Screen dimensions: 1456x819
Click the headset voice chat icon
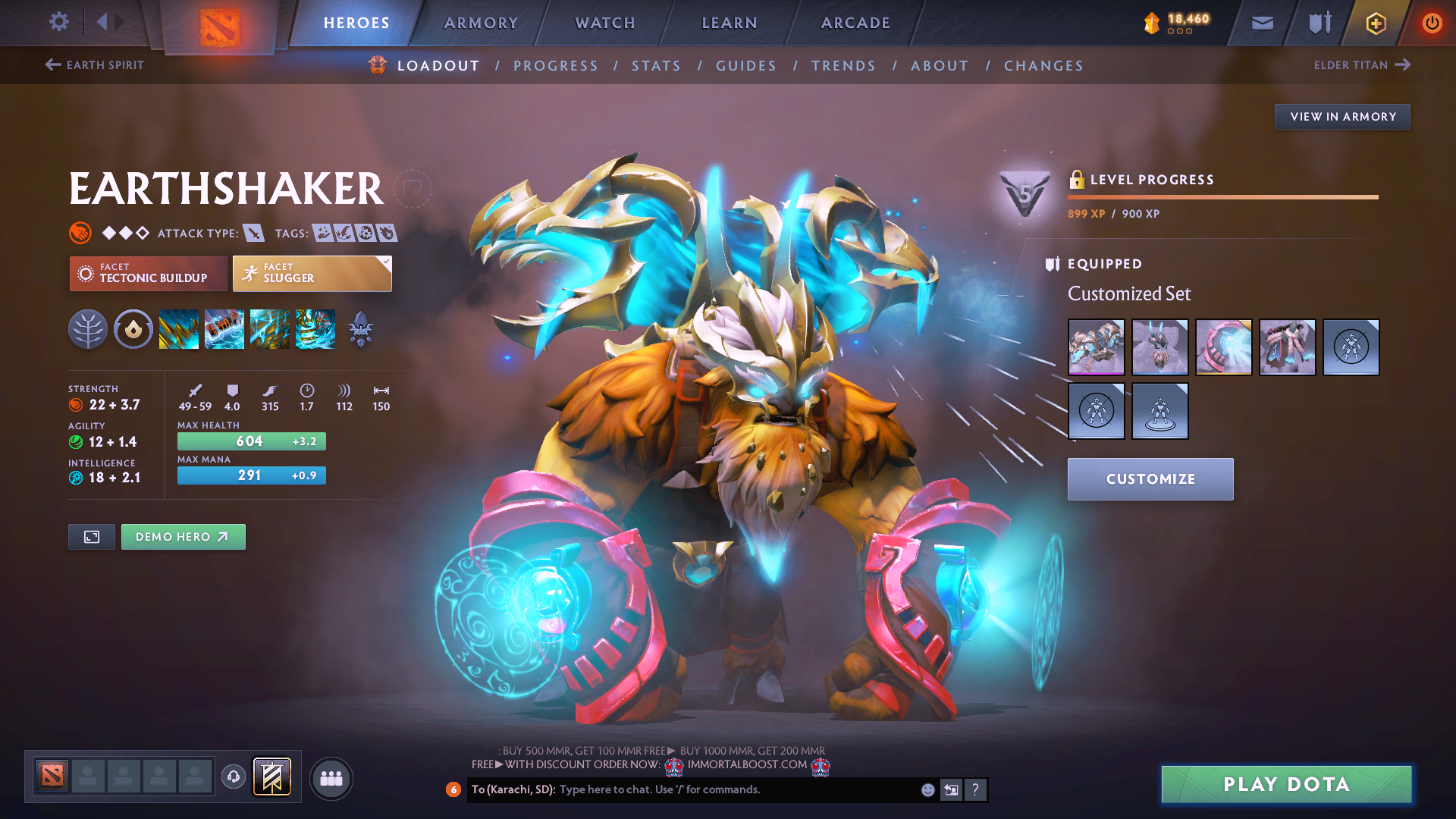click(x=233, y=778)
